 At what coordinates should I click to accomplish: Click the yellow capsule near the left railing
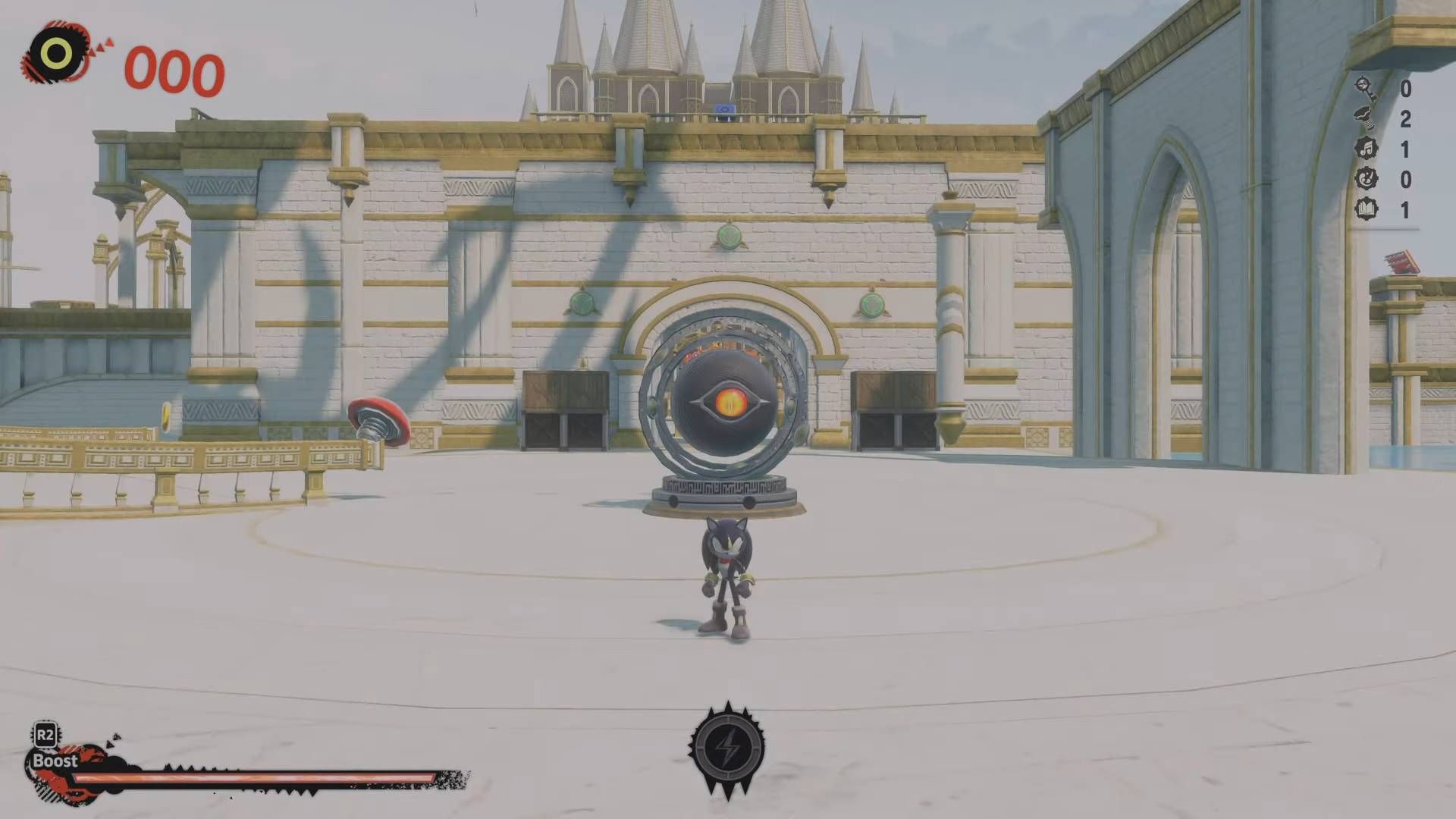point(165,418)
